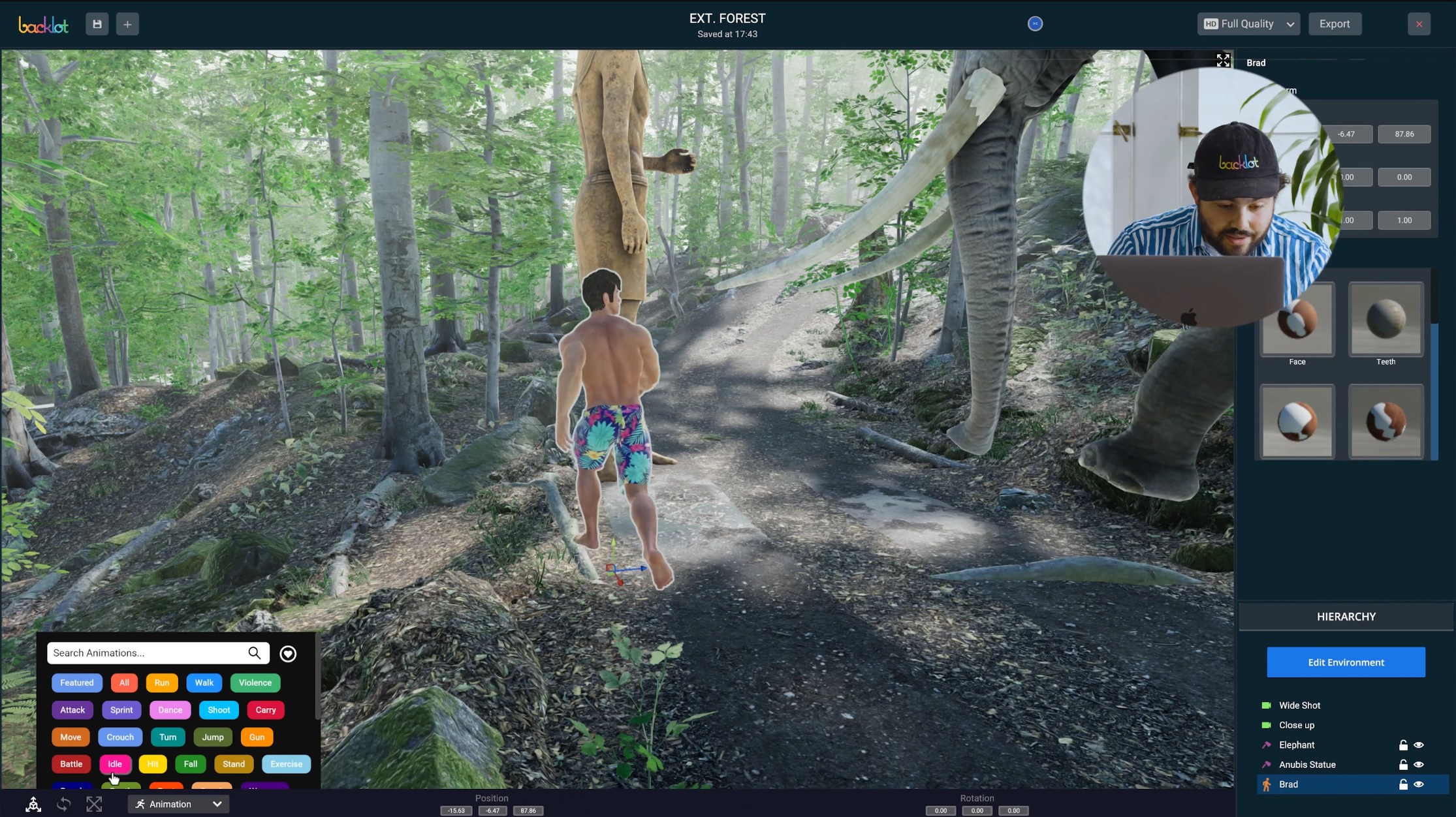Show favorite animations with heart icon
Image resolution: width=1456 pixels, height=817 pixels.
coord(288,653)
